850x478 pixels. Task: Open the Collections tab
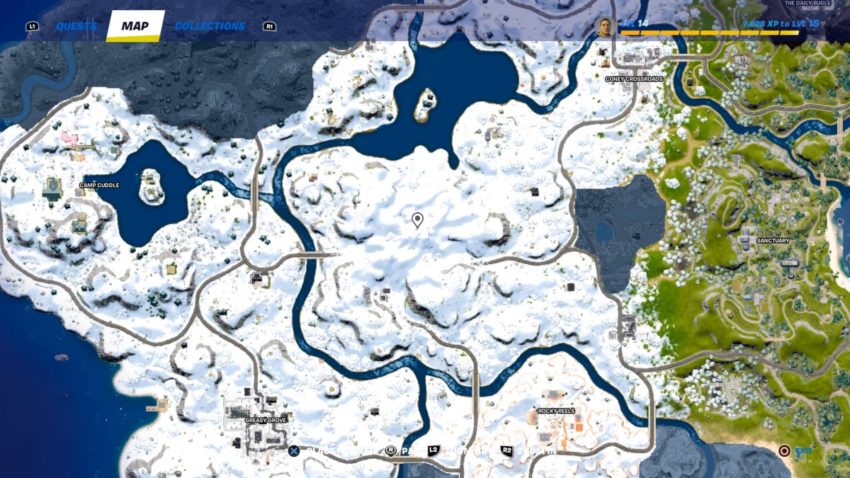210,26
